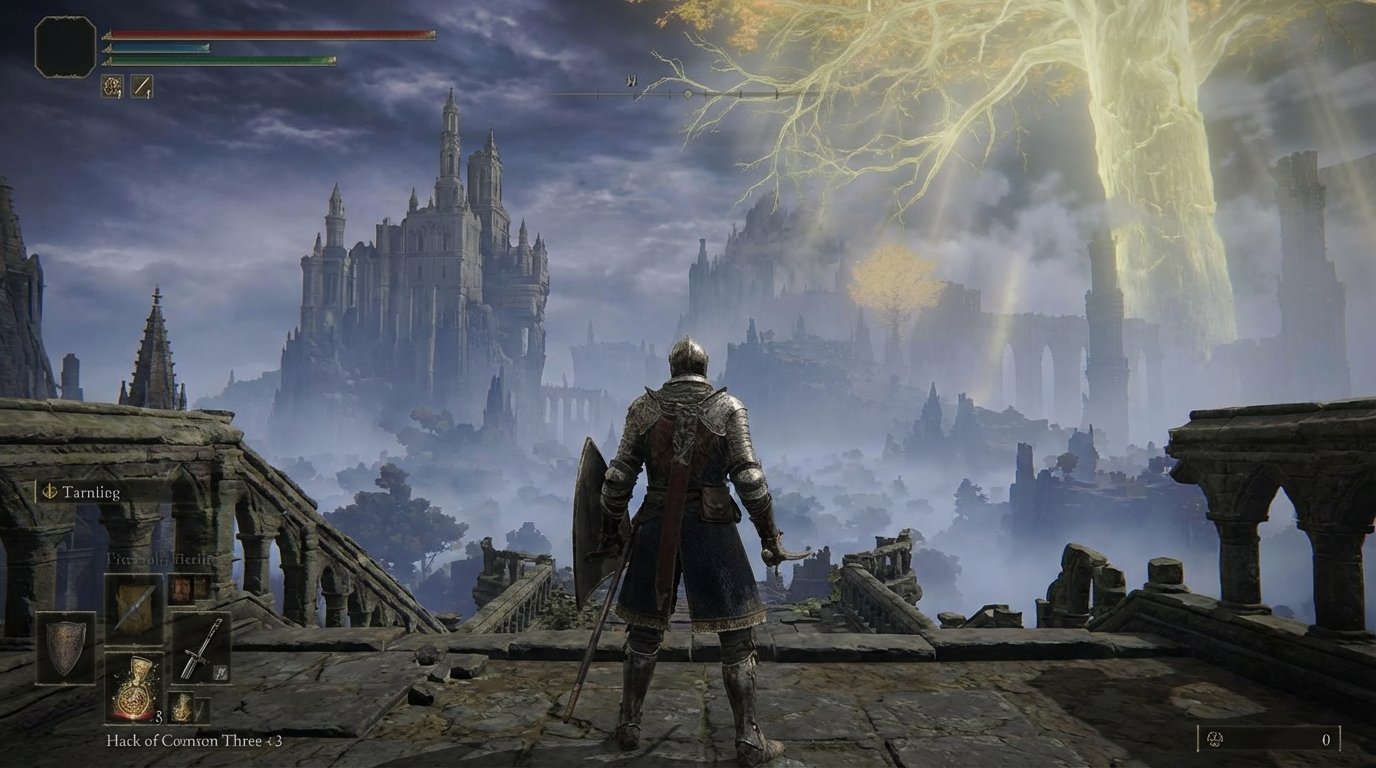Viewport: 1376px width, 768px height.
Task: Select the Tarnished name label
Action: (90, 492)
